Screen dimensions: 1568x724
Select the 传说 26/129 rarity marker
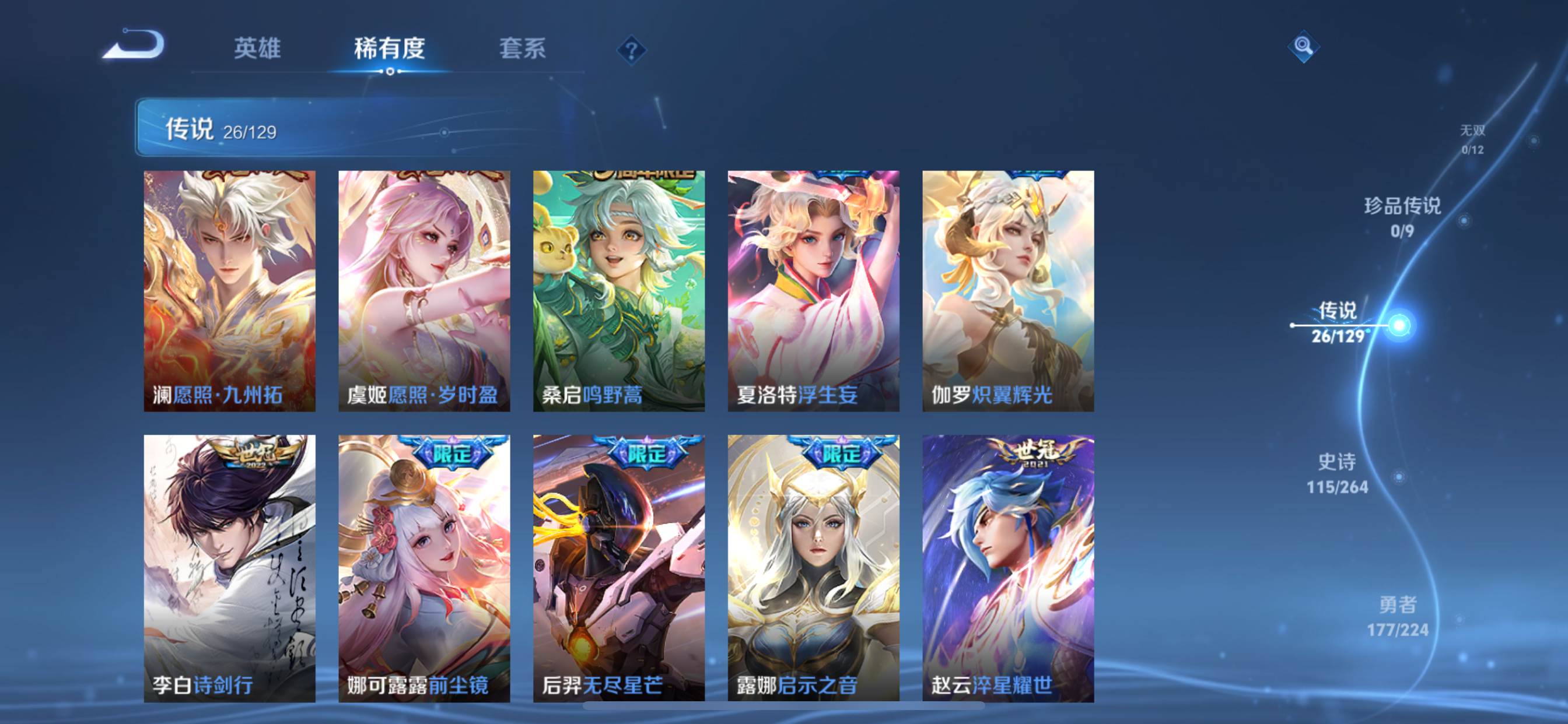1338,323
